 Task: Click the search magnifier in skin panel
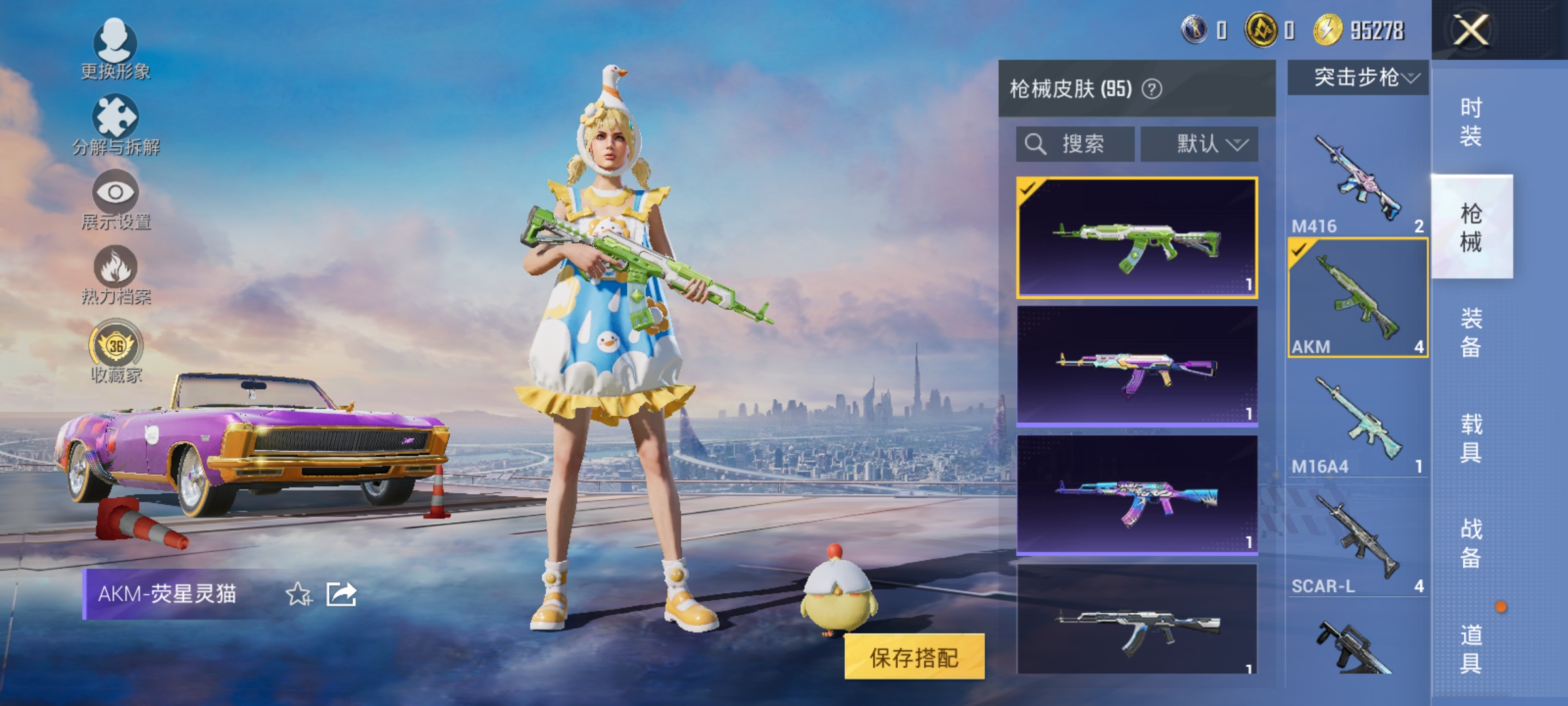pos(1037,144)
